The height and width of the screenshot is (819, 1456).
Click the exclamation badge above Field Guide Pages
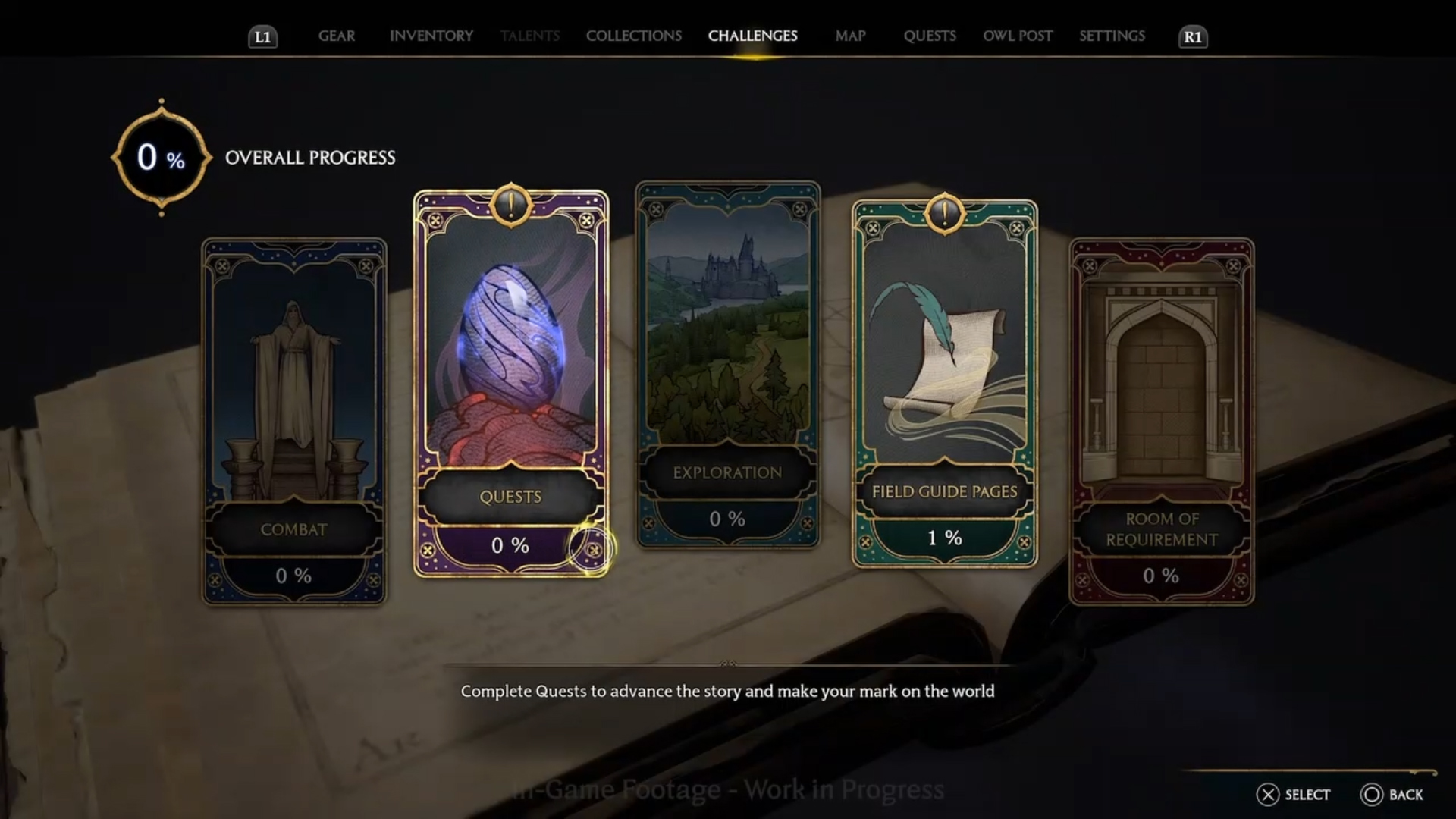pos(943,212)
